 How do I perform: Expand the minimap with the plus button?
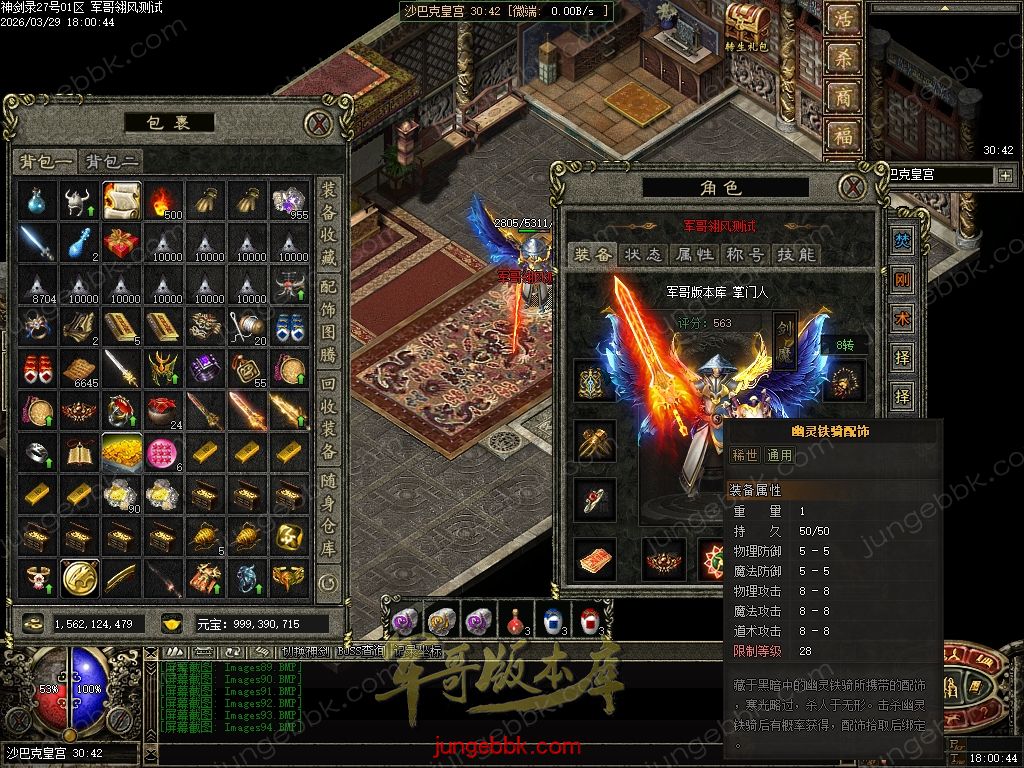coord(1004,175)
